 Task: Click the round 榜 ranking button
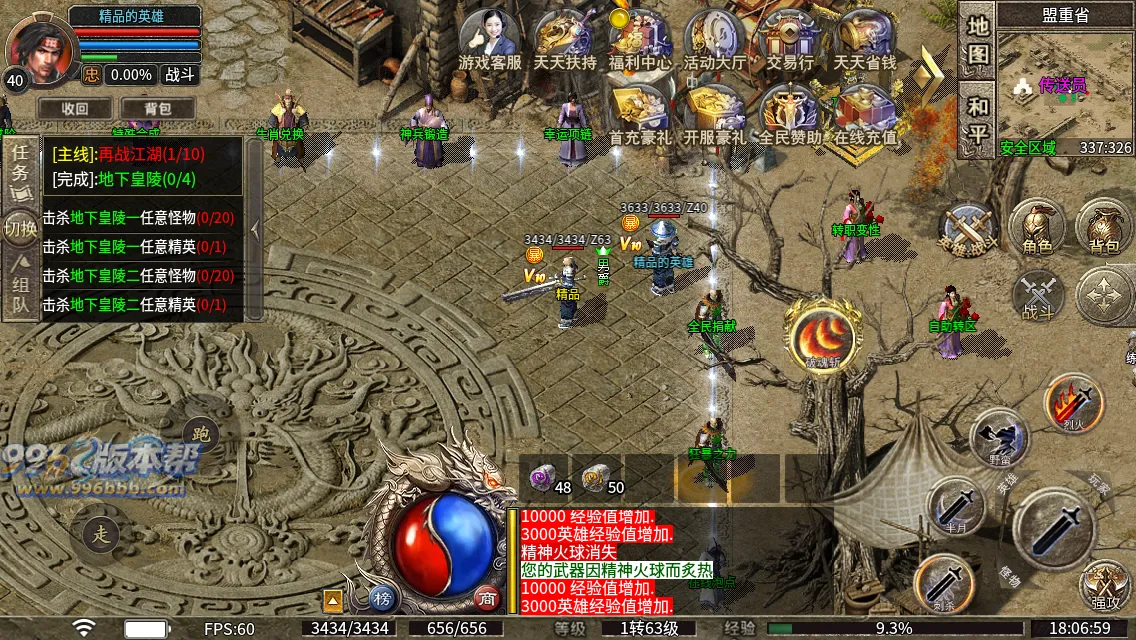tap(382, 597)
